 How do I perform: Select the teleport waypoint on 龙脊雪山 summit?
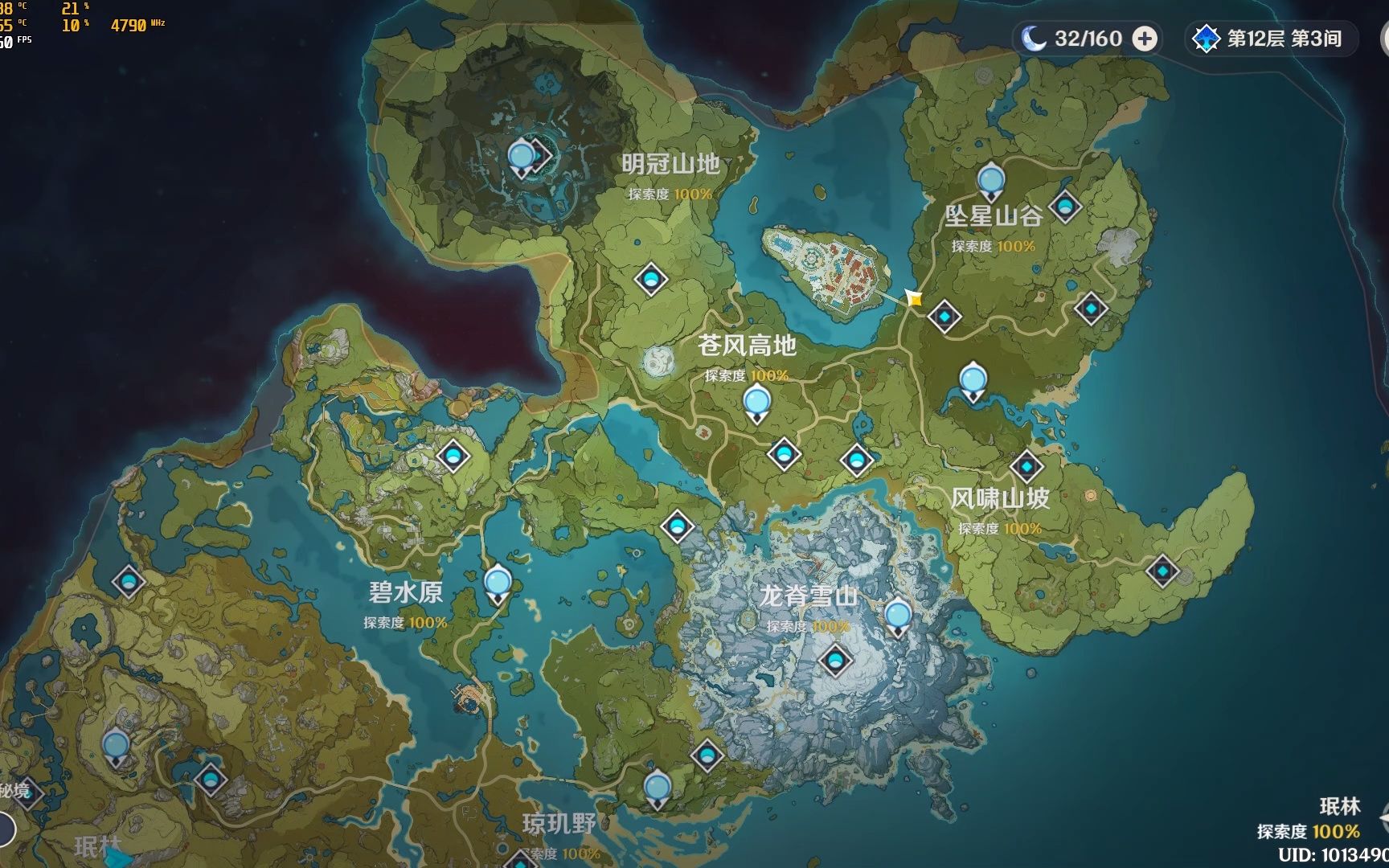pyautogui.click(x=834, y=661)
